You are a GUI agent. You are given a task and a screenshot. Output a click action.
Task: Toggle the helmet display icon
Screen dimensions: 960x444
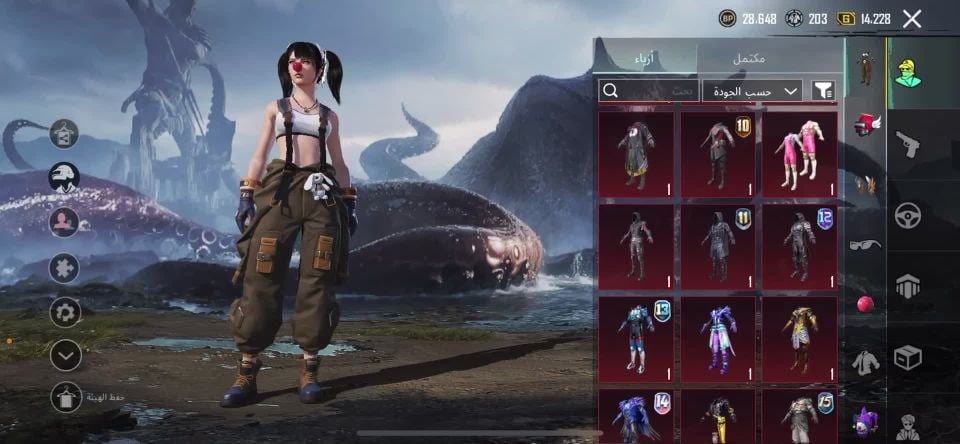coord(64,177)
